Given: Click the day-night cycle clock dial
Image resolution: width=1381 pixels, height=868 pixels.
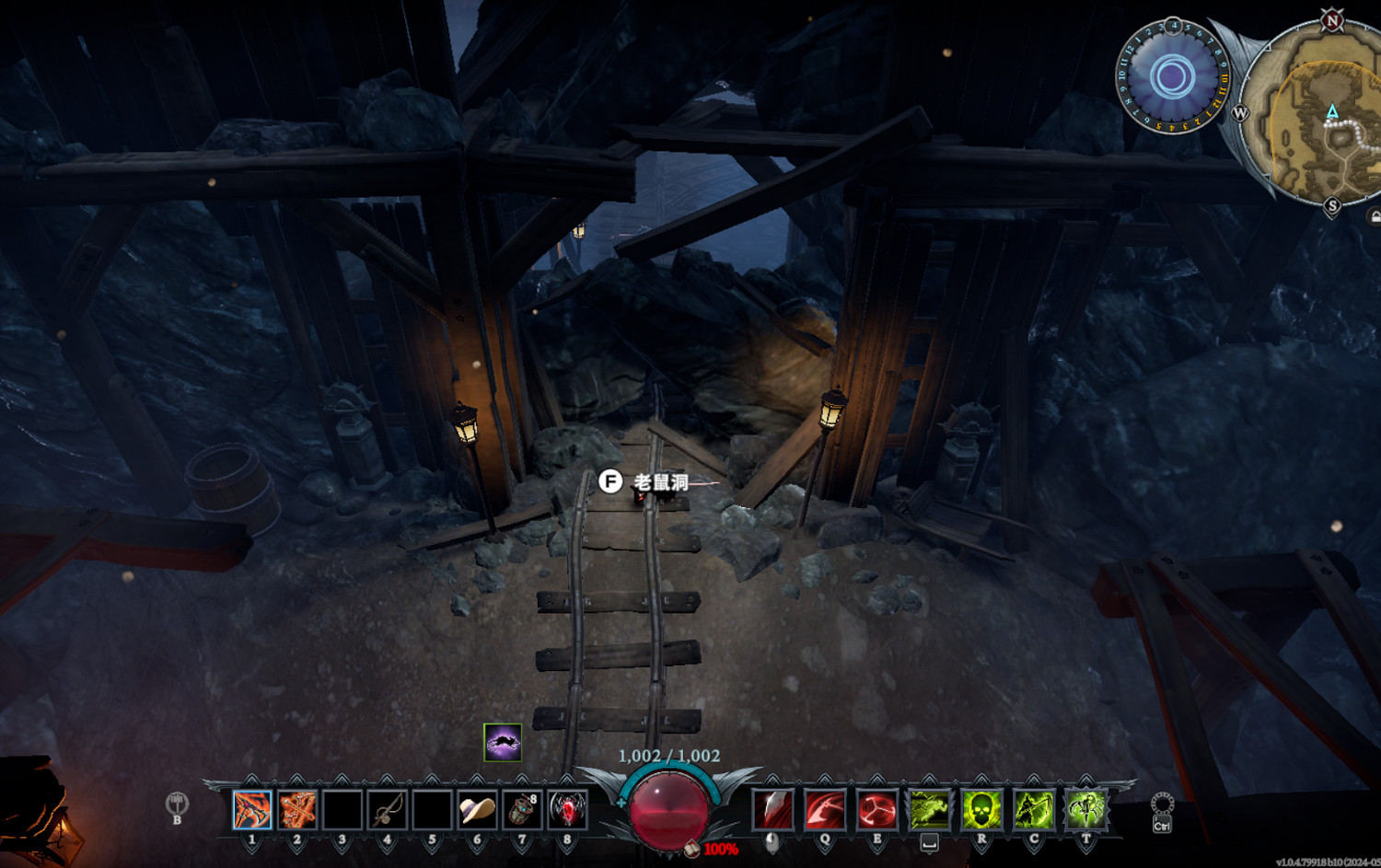Looking at the screenshot, I should 1172,77.
